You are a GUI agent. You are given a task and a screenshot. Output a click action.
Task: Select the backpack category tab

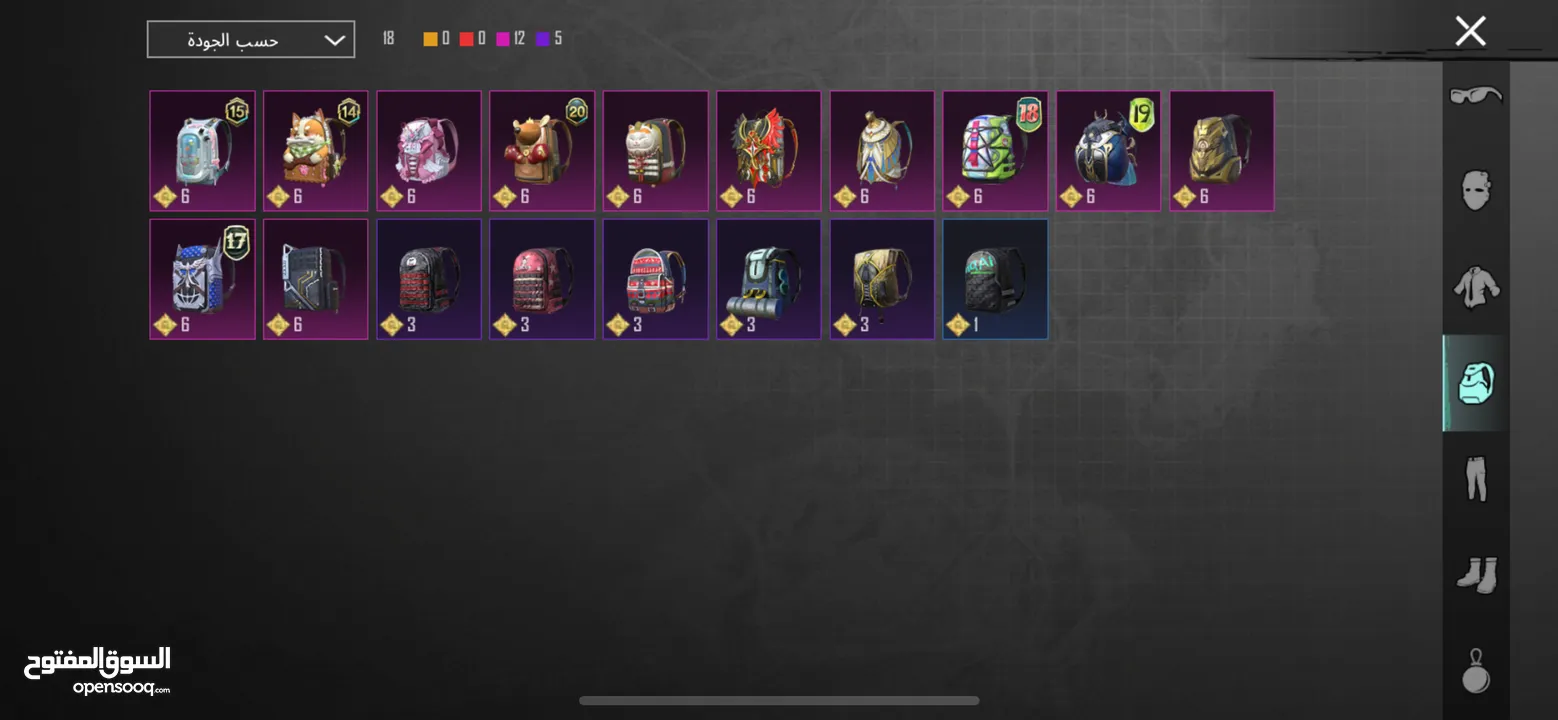pyautogui.click(x=1476, y=383)
